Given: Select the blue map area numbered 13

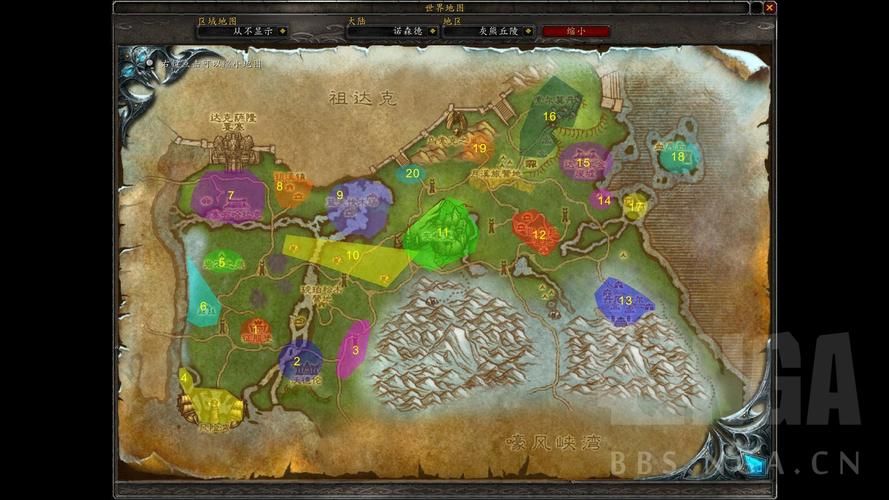Looking at the screenshot, I should click(623, 301).
